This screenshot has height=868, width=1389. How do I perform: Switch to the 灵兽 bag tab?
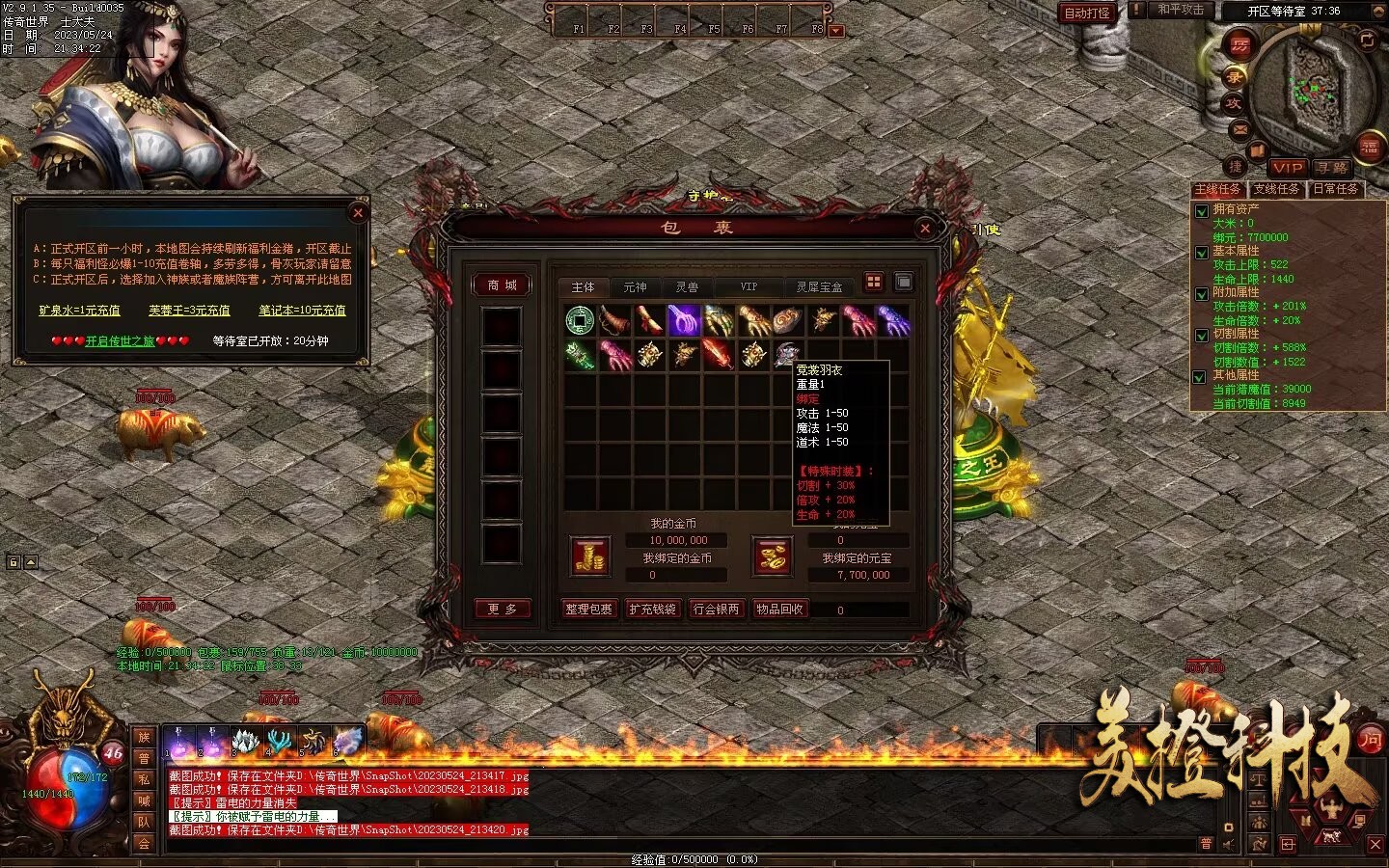(687, 286)
